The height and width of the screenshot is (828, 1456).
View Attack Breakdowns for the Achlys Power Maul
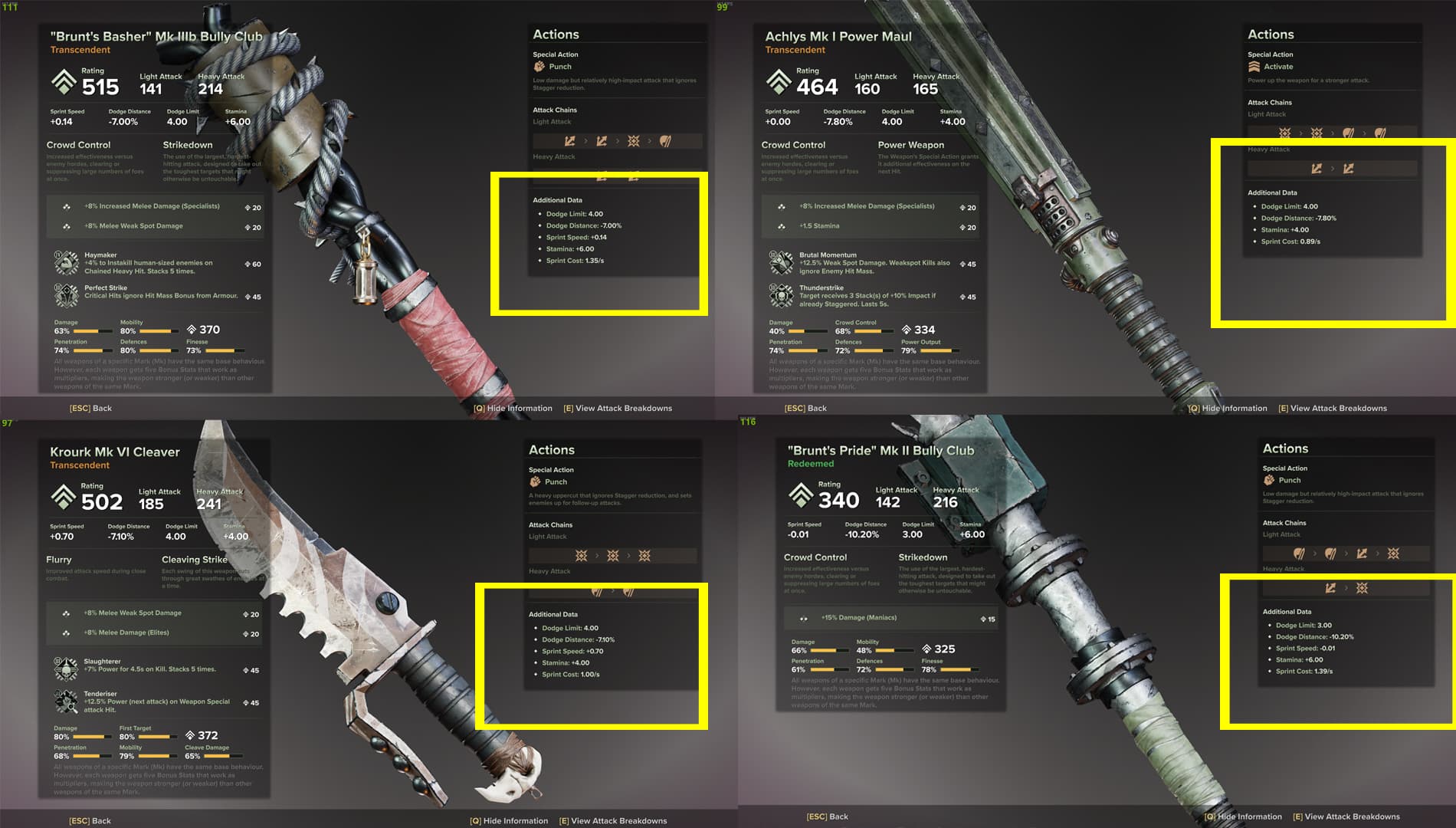(1333, 408)
